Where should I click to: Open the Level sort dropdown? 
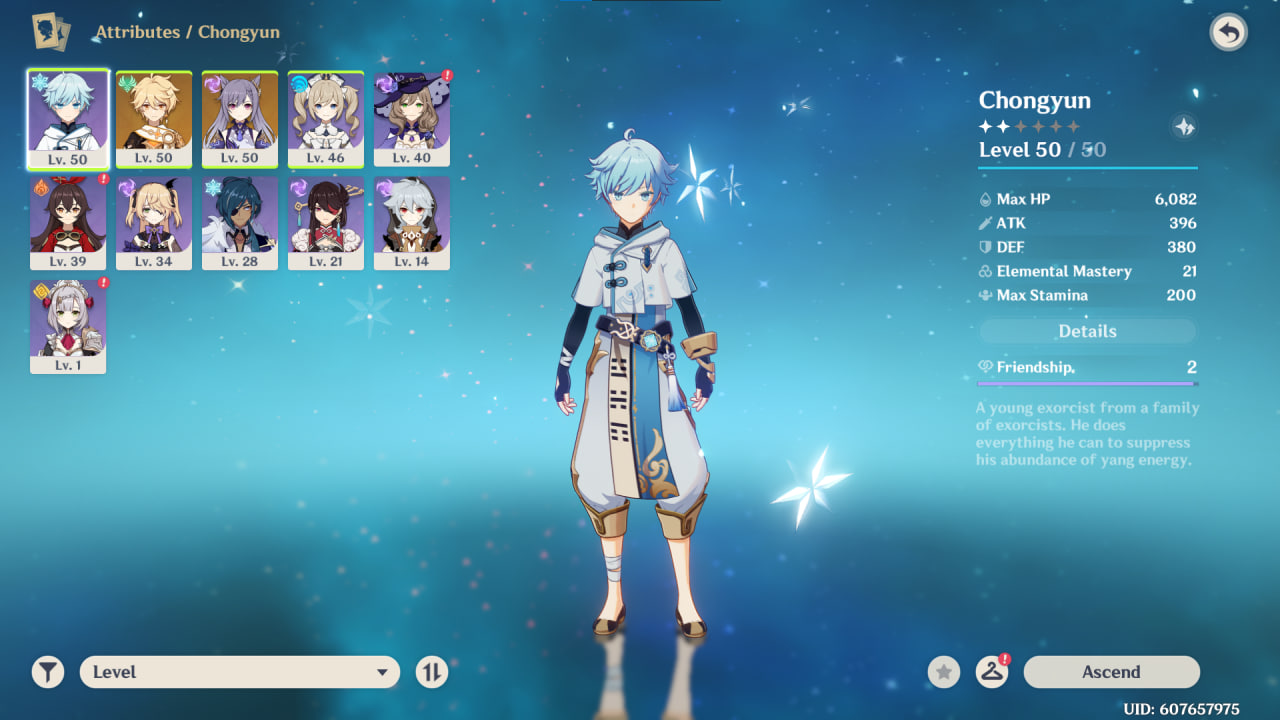(240, 672)
